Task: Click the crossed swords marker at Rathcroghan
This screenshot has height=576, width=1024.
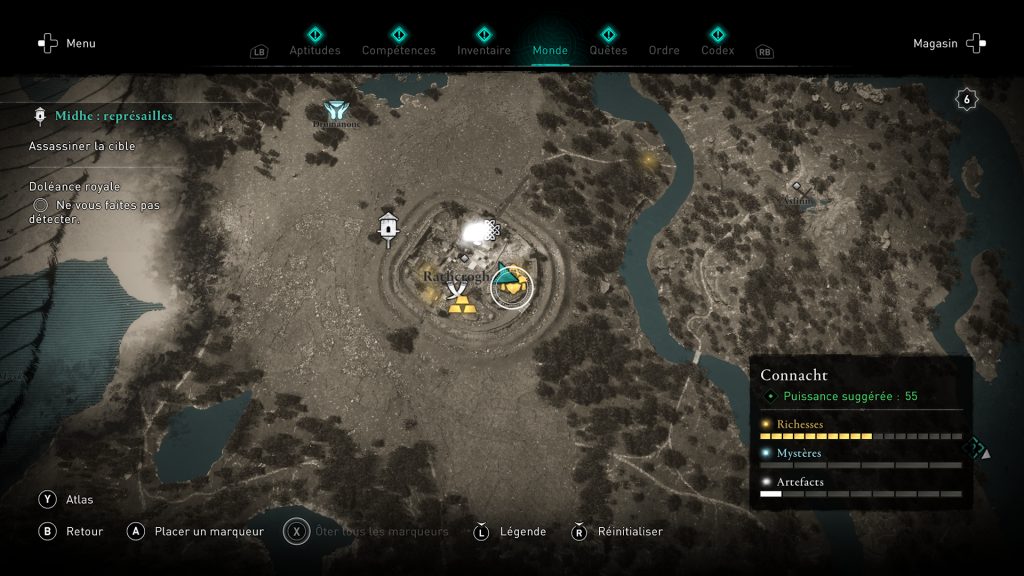Action: [x=458, y=290]
